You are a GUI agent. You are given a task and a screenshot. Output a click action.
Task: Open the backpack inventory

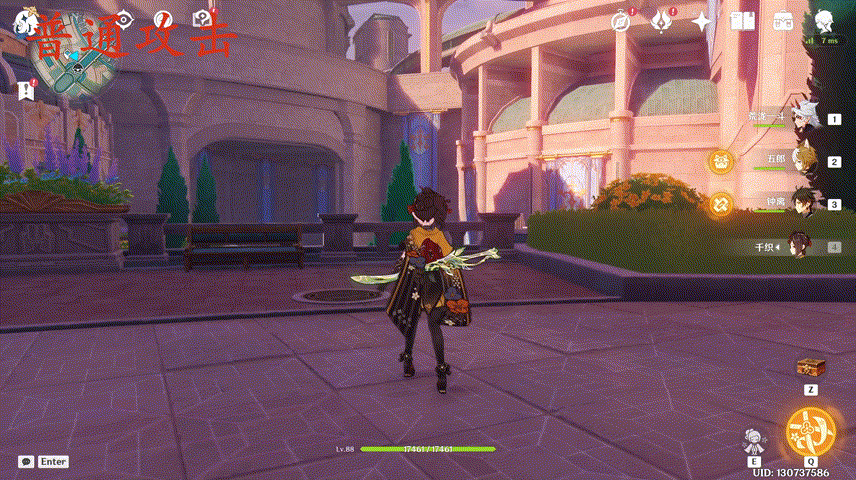point(783,21)
